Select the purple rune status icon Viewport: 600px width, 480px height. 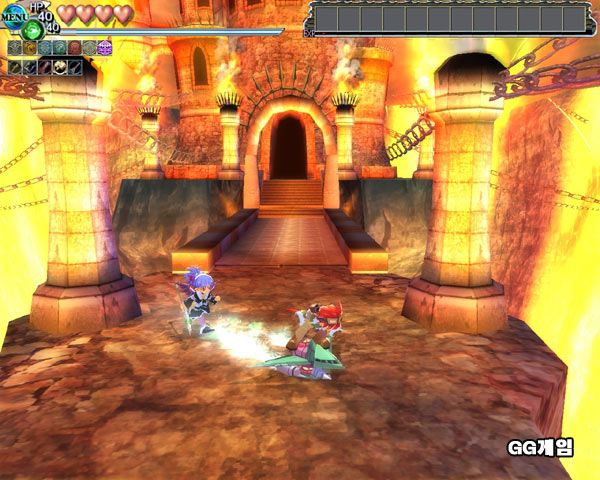click(104, 47)
